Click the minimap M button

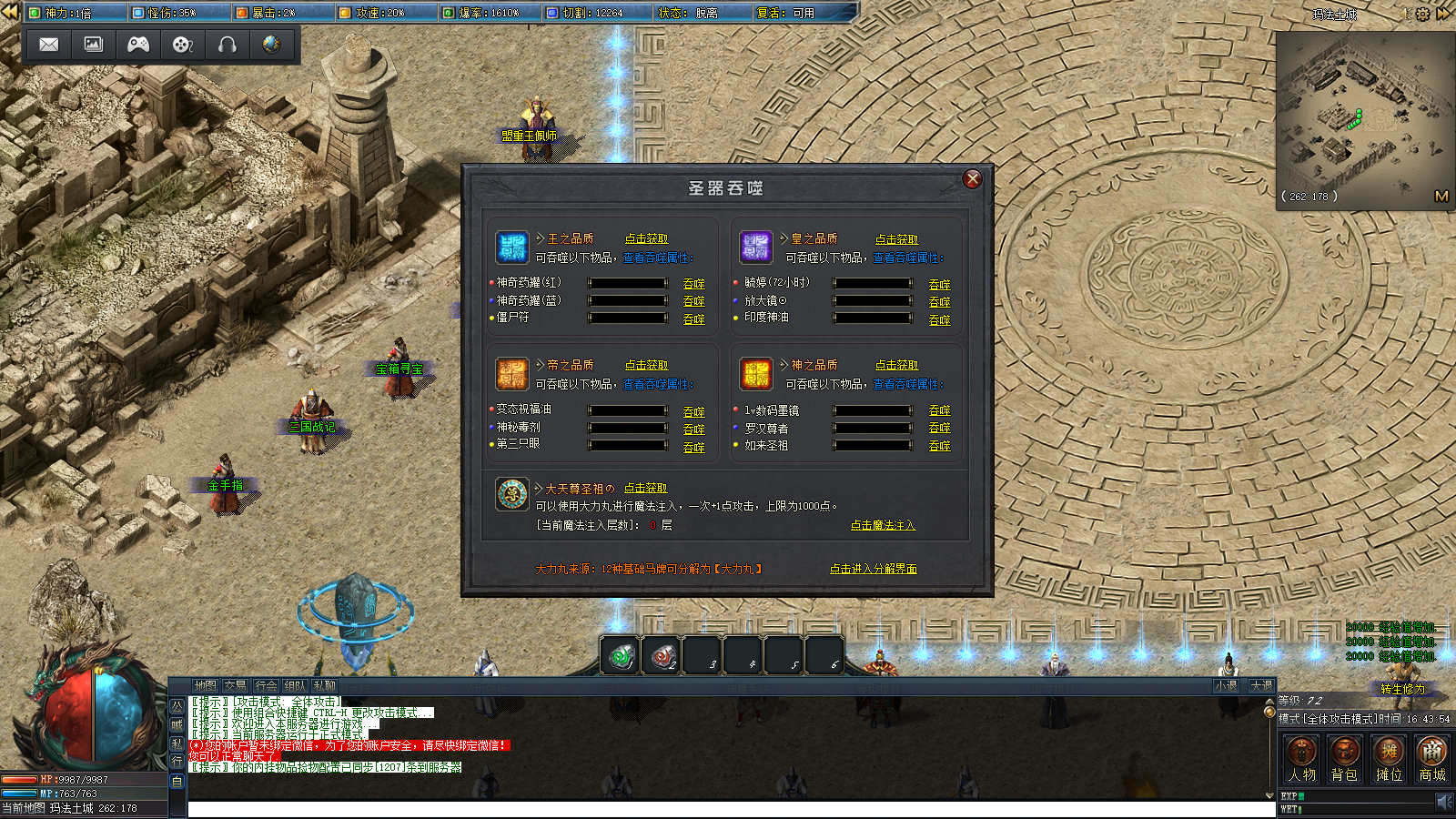tap(1441, 196)
